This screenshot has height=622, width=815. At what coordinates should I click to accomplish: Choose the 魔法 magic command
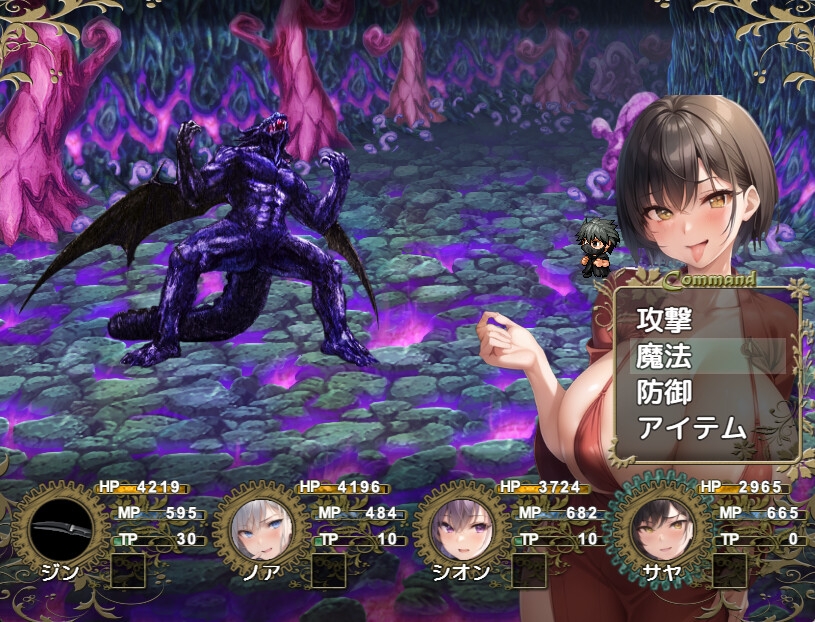pos(665,356)
